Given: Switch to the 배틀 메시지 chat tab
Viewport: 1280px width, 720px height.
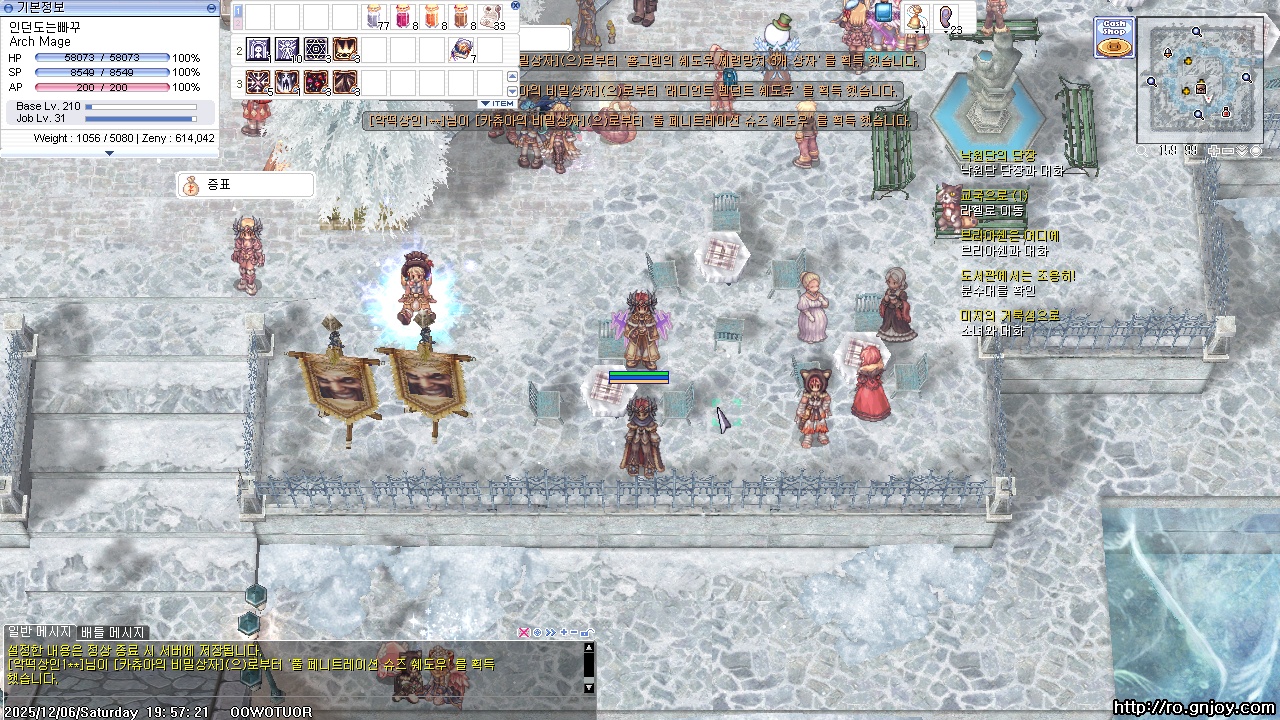Looking at the screenshot, I should [113, 633].
